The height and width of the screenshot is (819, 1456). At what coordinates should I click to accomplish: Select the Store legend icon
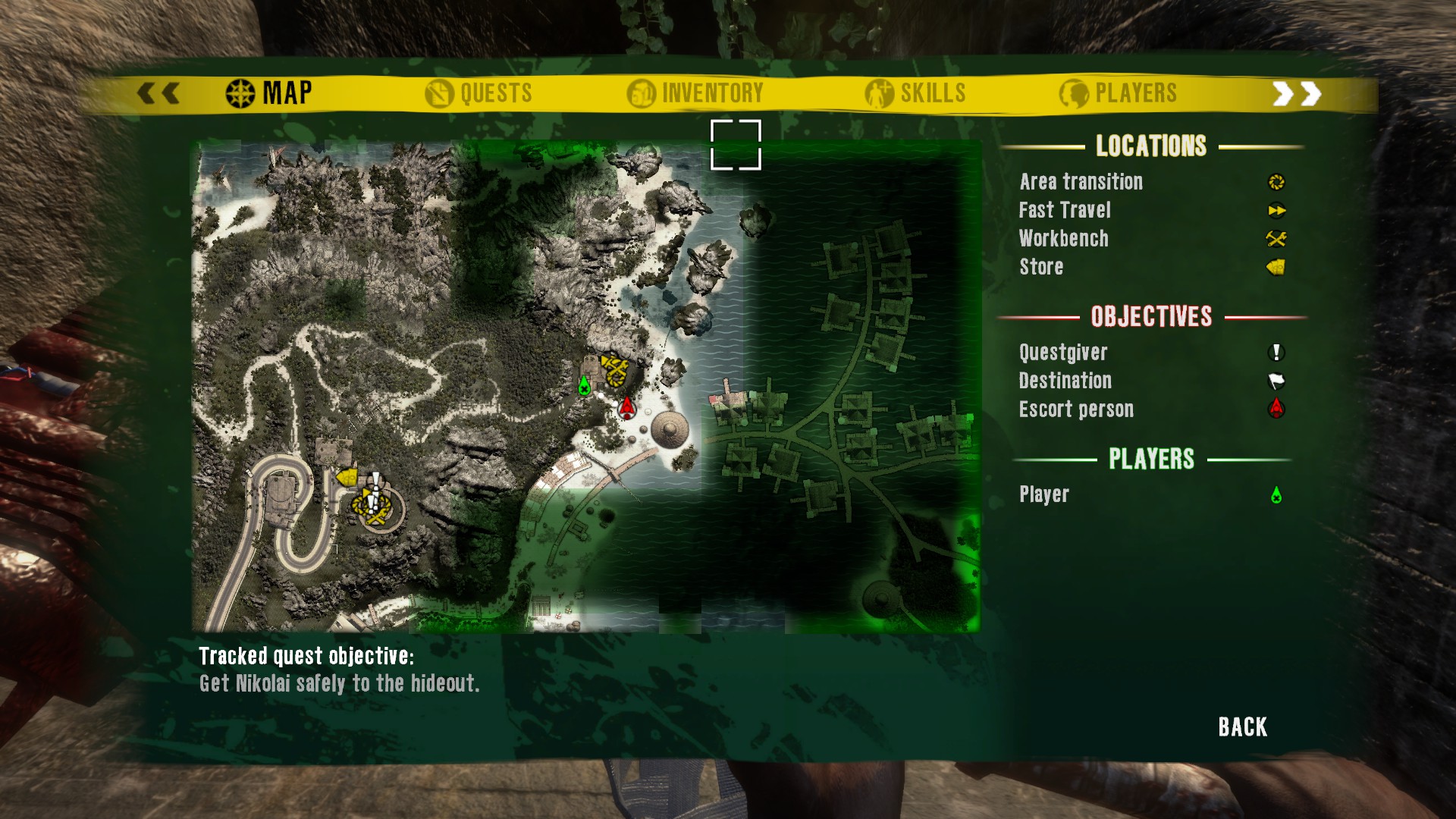click(x=1276, y=267)
